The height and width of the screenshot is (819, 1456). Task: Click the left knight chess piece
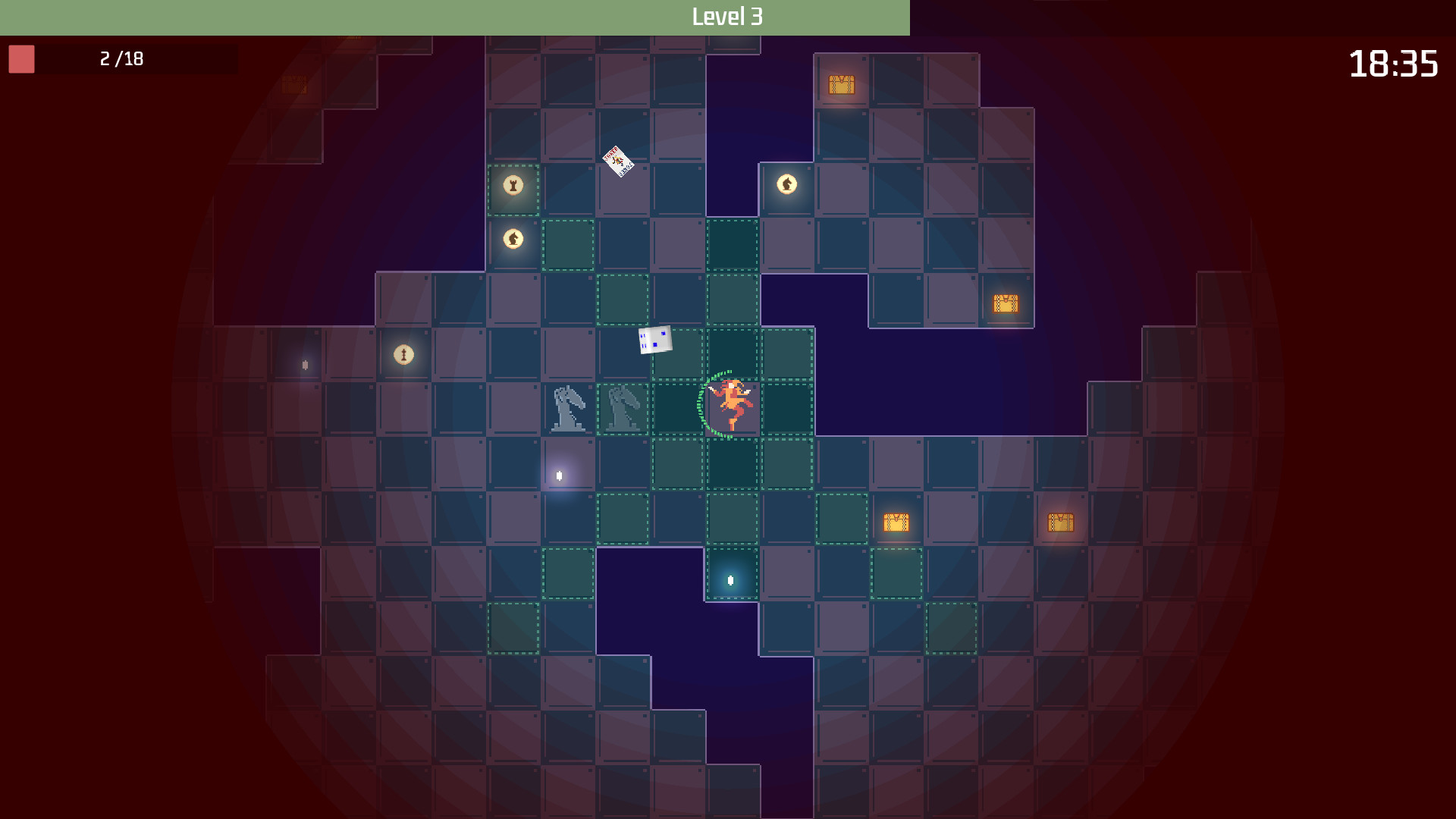pos(570,409)
